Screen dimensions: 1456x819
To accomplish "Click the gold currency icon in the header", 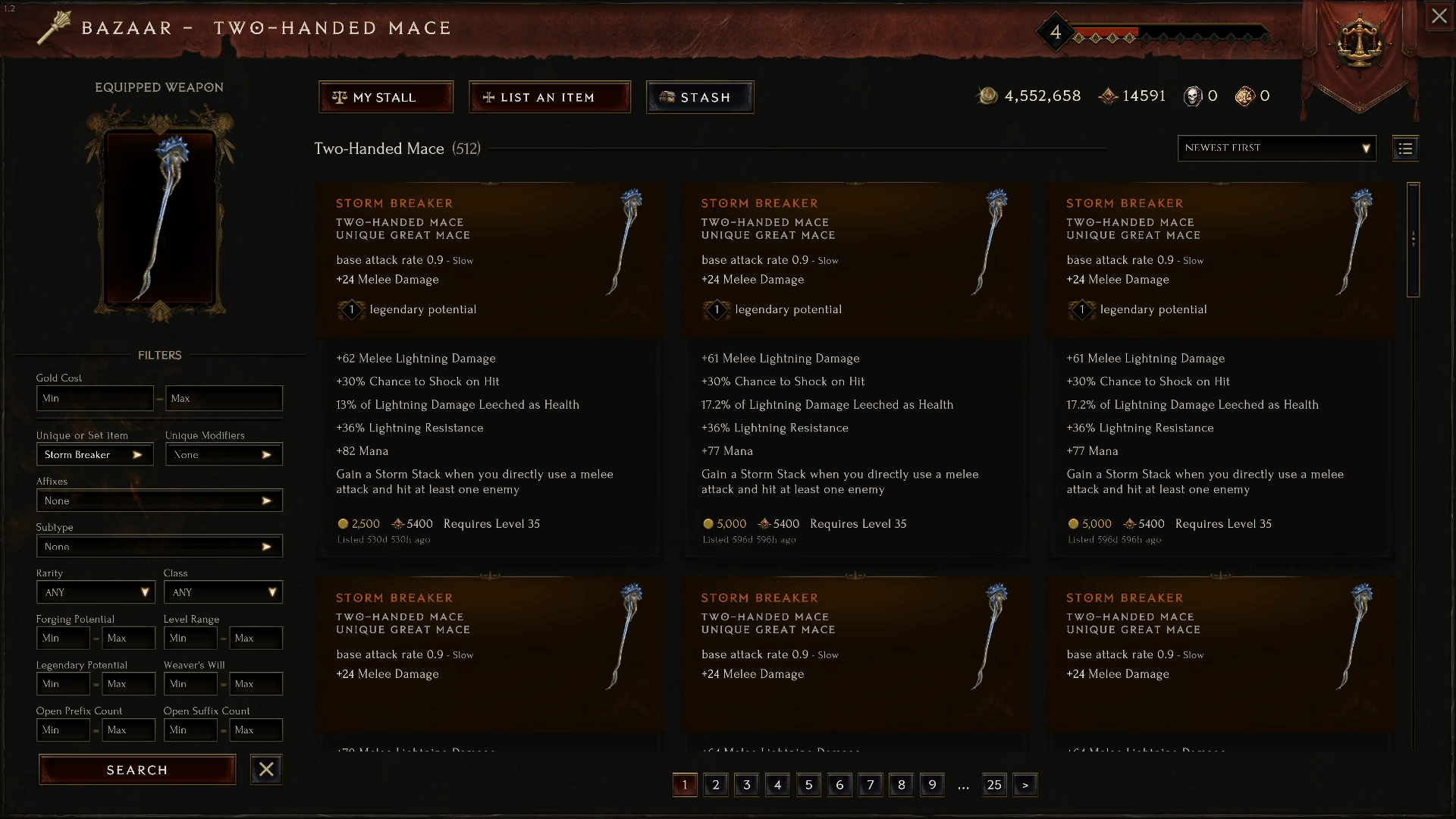I will [x=988, y=96].
